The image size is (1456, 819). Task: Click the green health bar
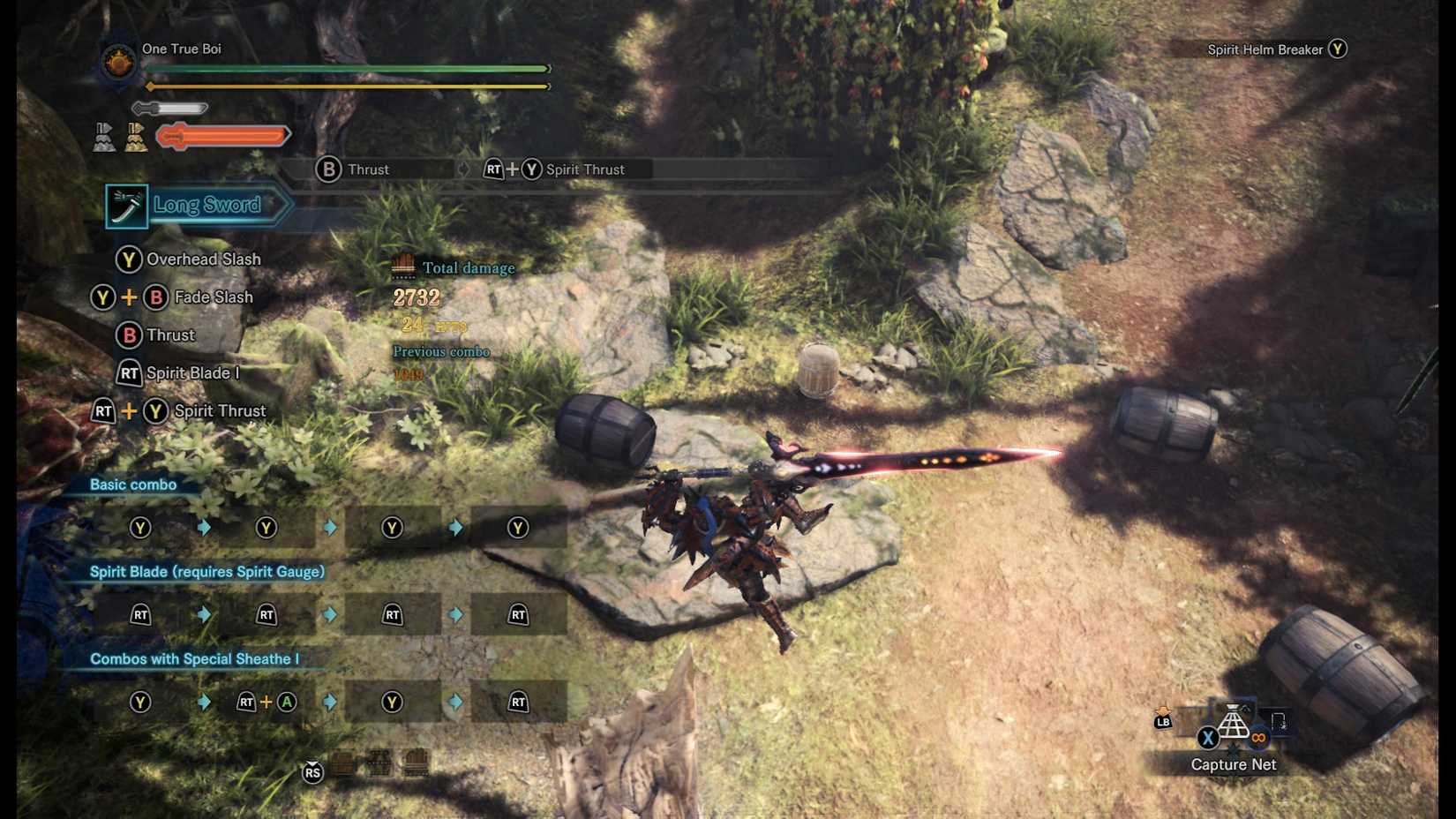344,69
